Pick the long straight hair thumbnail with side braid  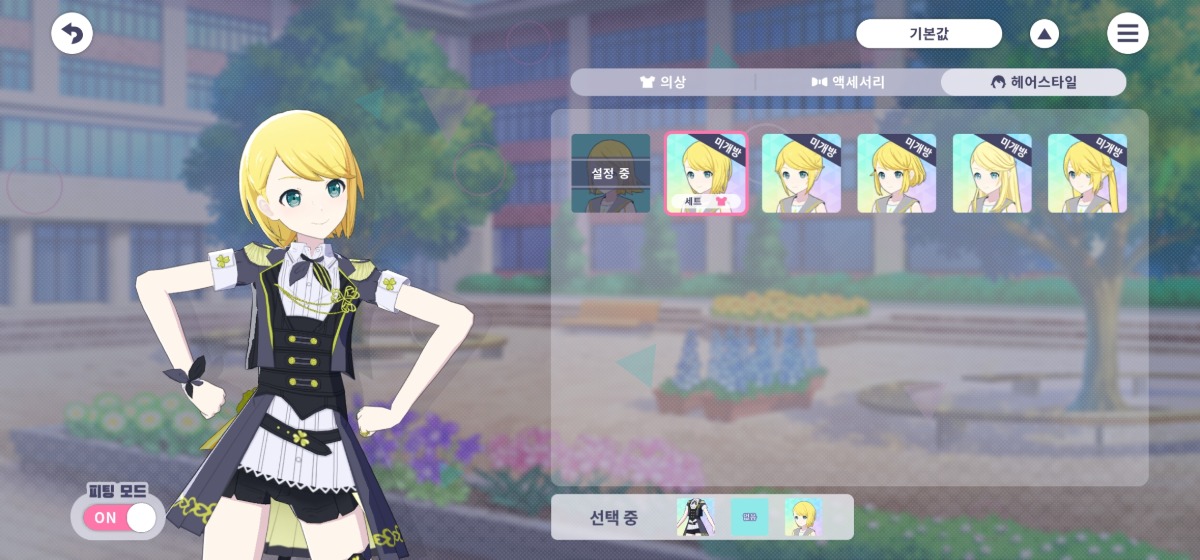[992, 173]
